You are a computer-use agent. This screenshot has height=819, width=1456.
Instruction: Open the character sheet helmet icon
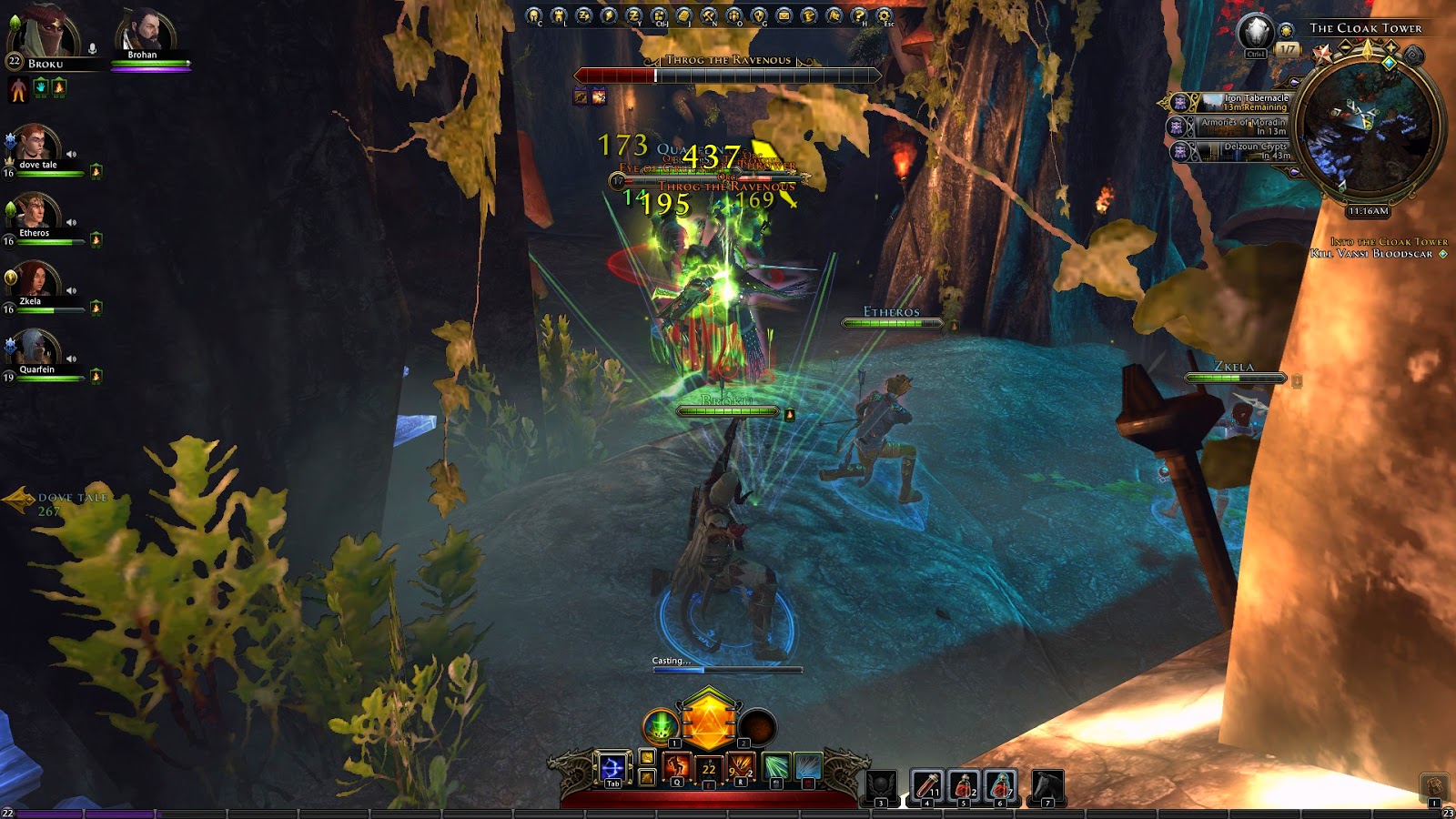[x=534, y=15]
